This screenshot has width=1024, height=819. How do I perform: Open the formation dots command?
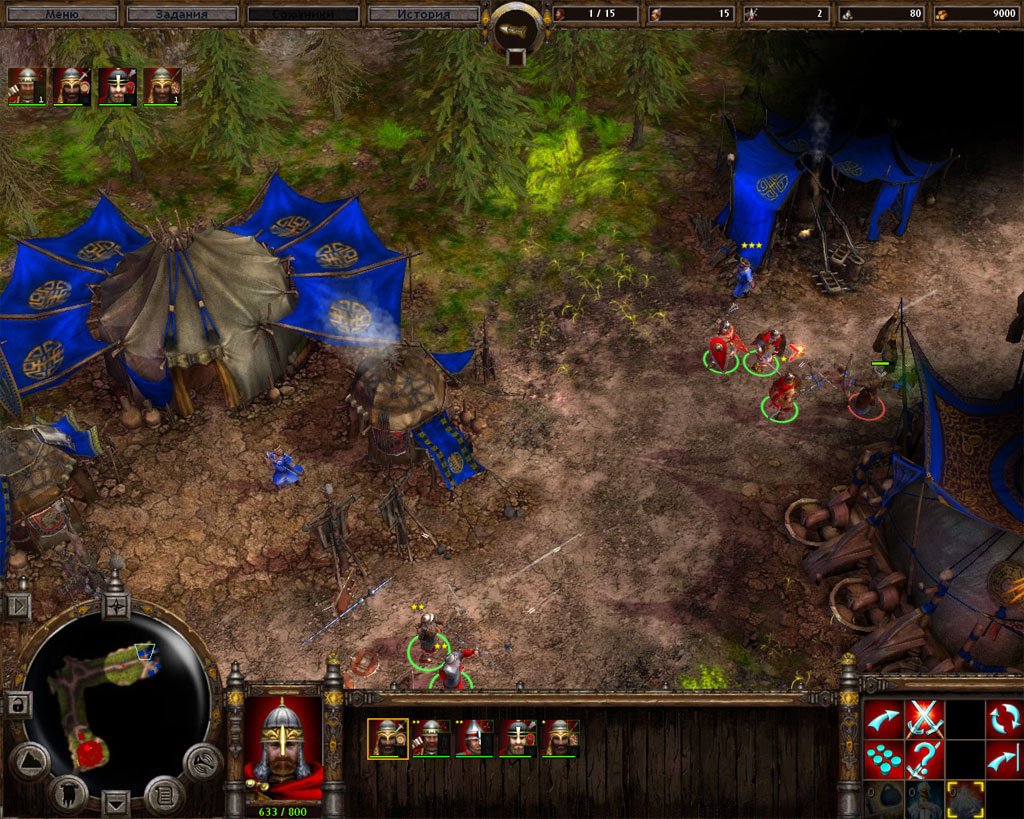click(883, 759)
